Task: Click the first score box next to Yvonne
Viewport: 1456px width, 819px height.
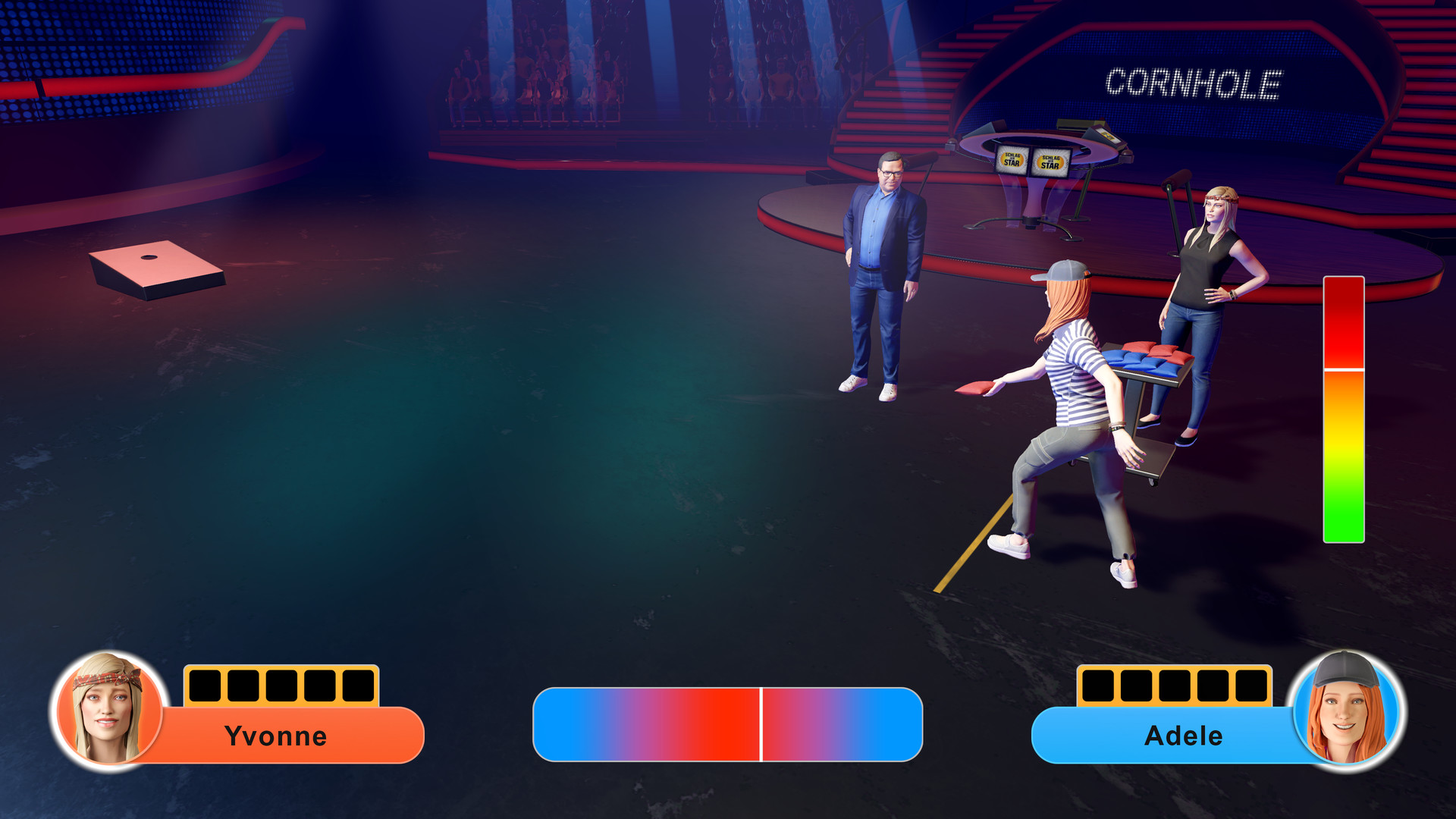Action: click(203, 686)
